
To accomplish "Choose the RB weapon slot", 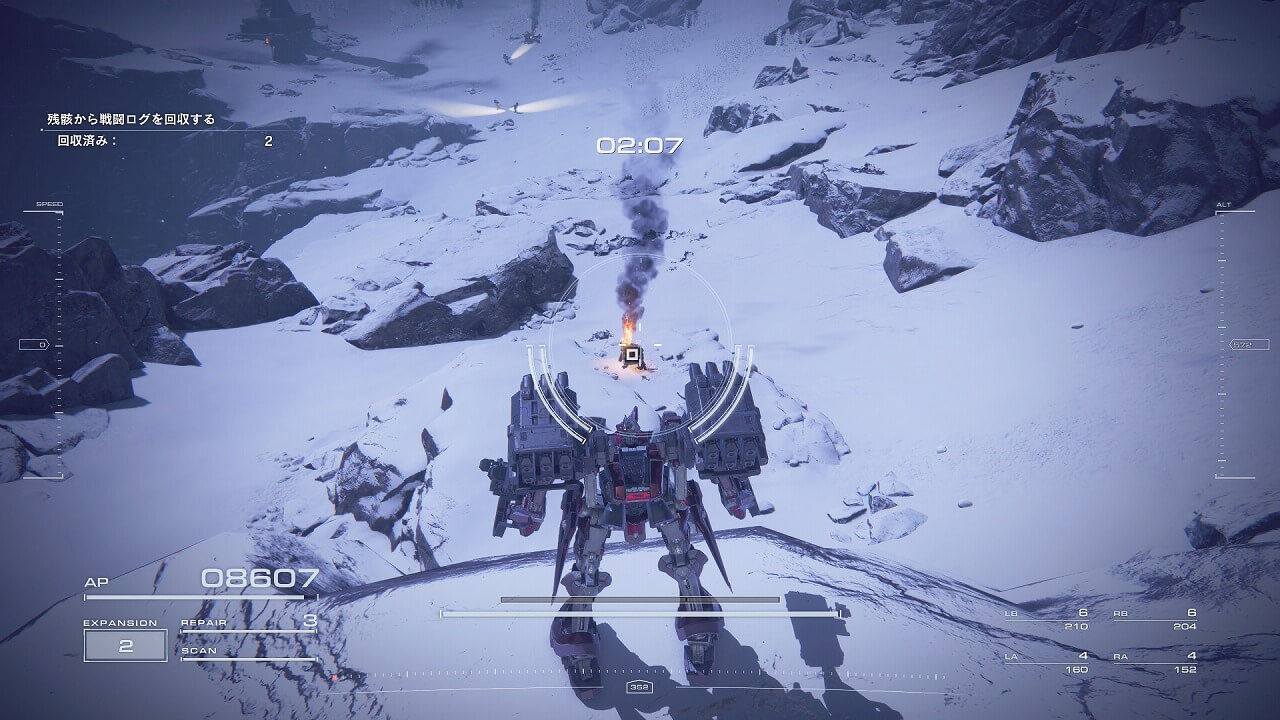I will tap(1155, 619).
